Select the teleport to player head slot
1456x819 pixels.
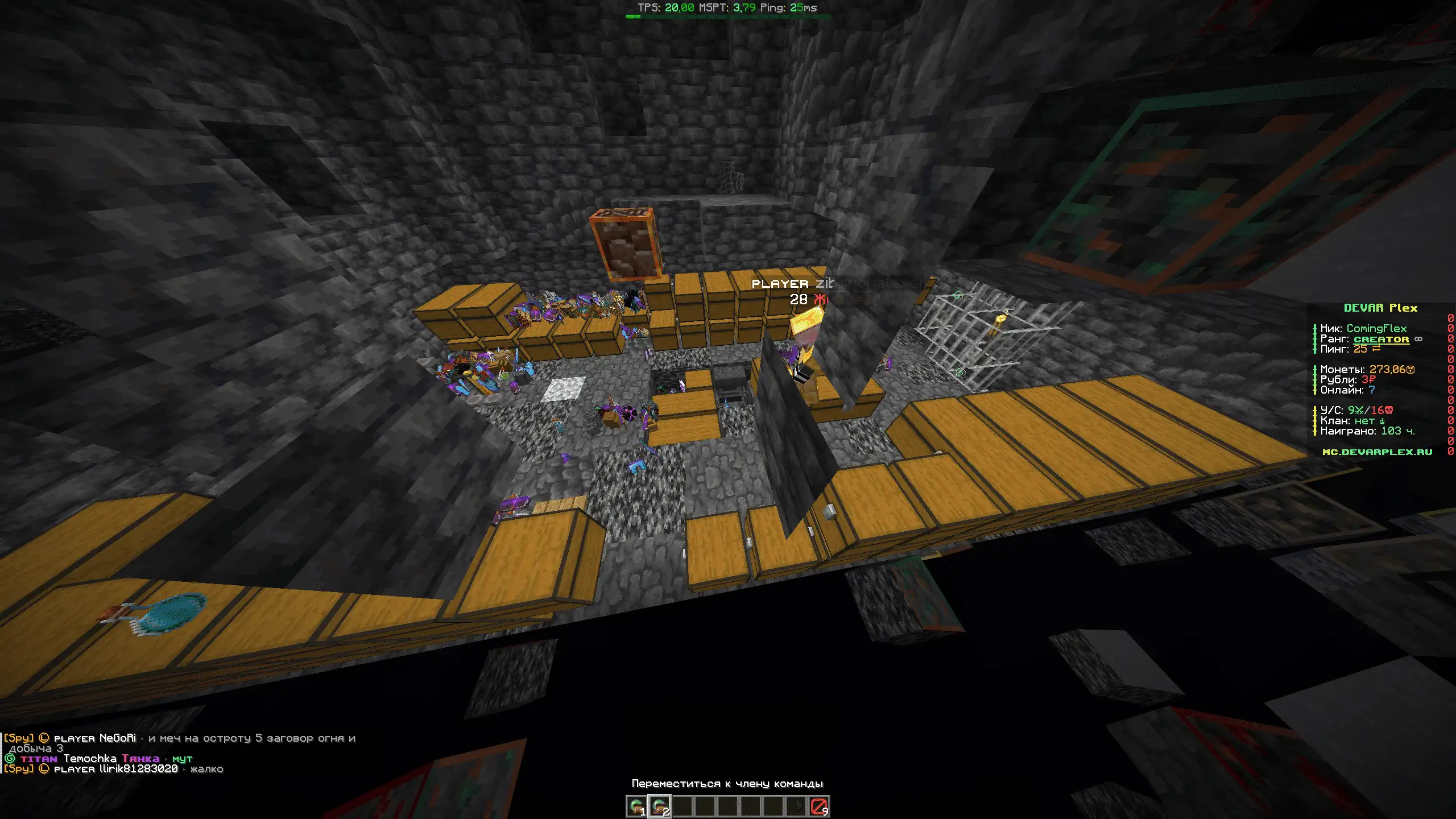(636, 806)
